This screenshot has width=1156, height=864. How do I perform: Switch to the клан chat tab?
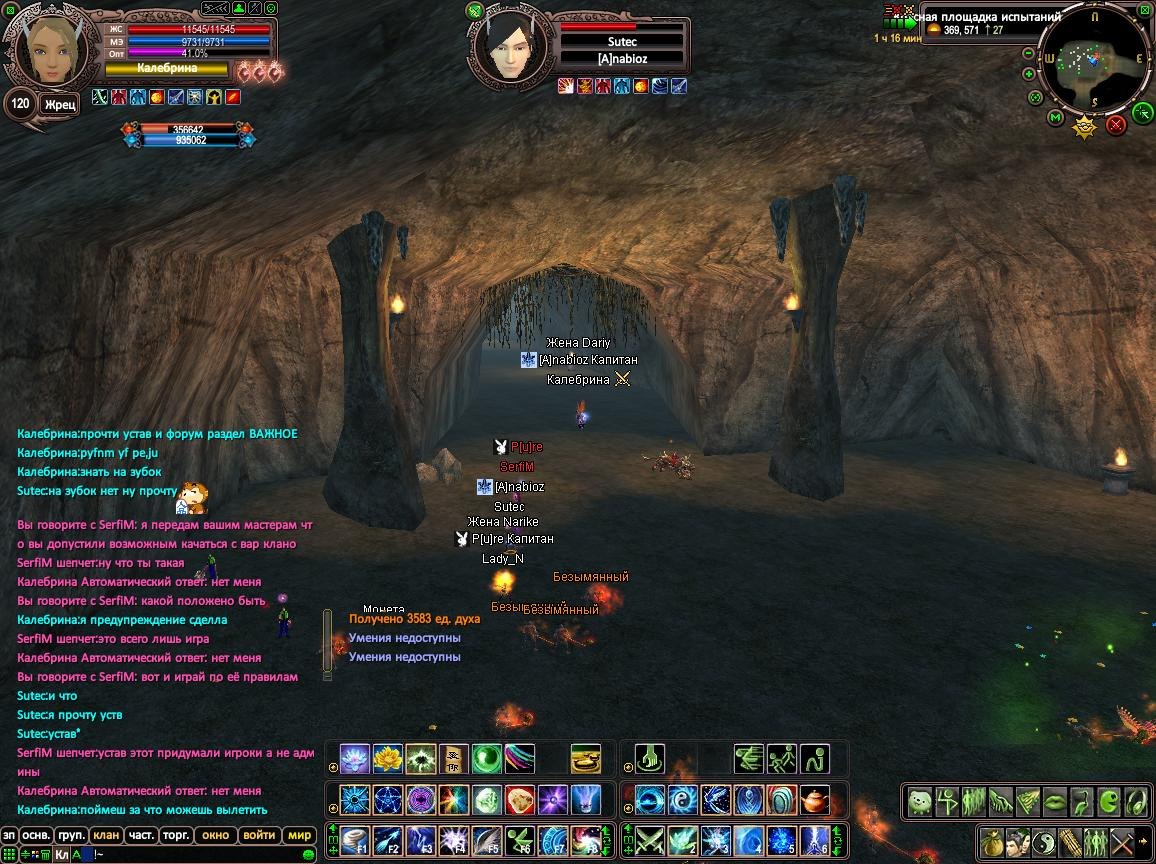105,835
